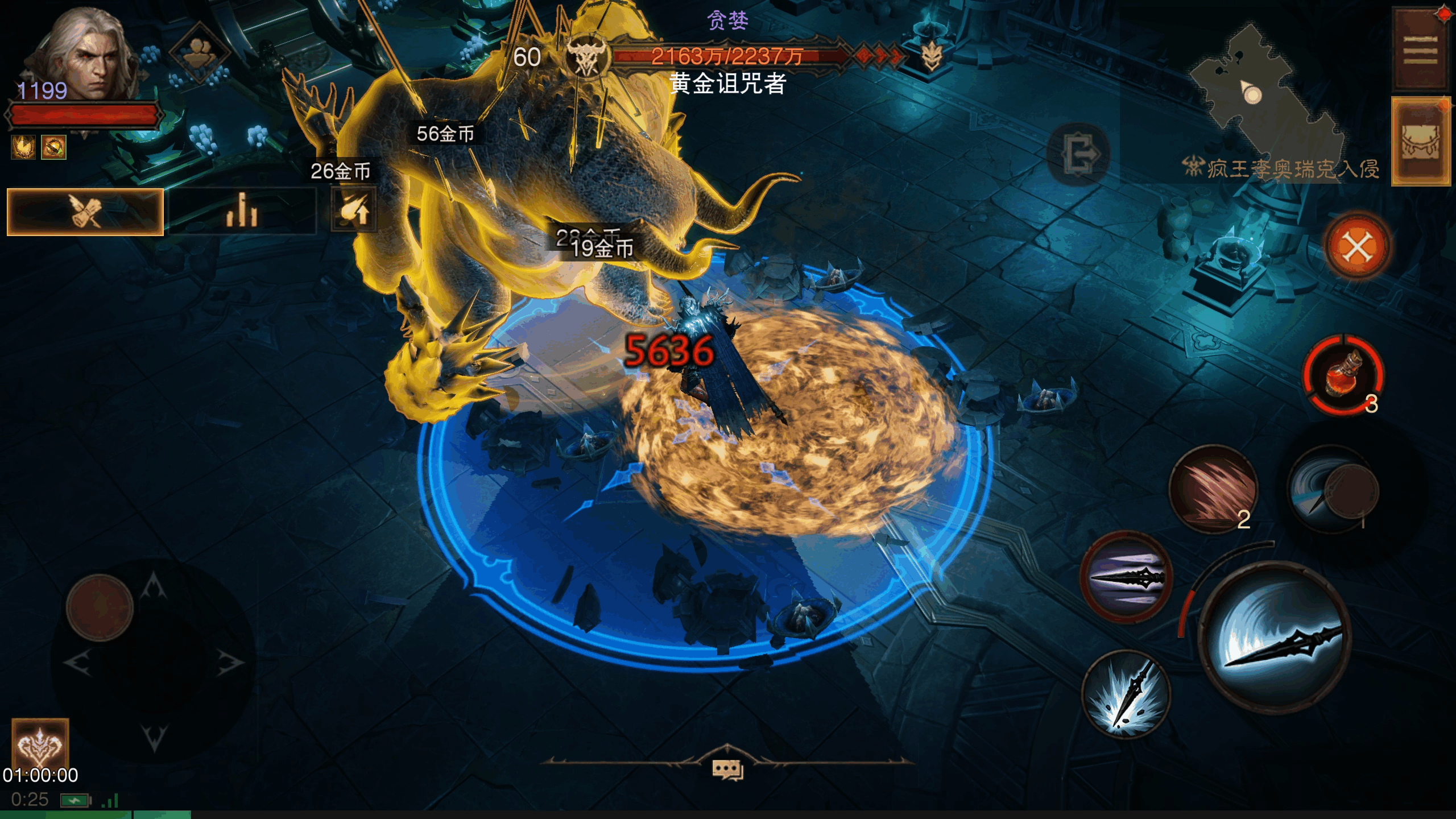Activate the red claw slash skill
This screenshot has height=819, width=1456.
click(1213, 489)
